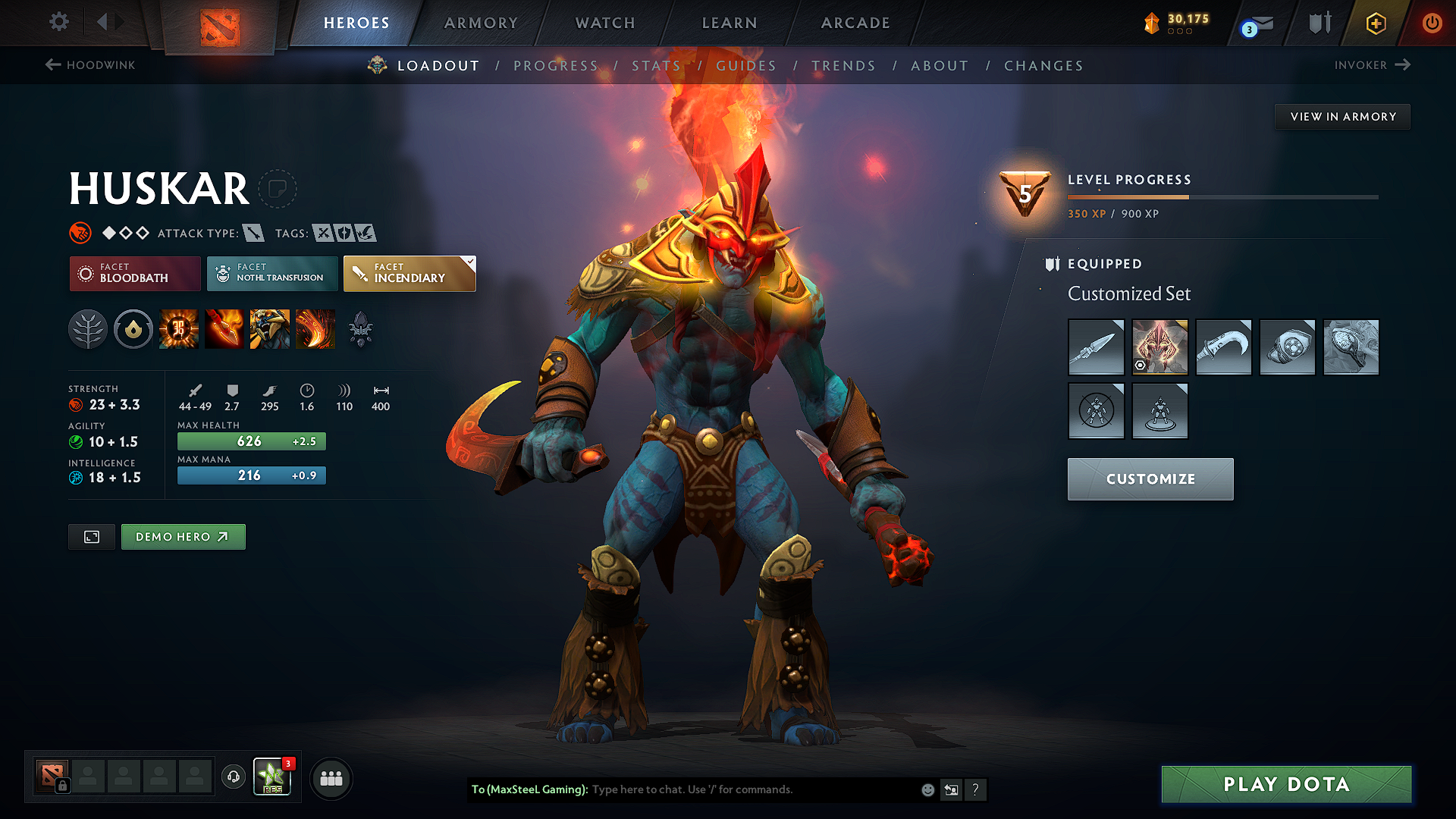Switch to the ARMORY tab
This screenshot has height=819, width=1456.
pyautogui.click(x=481, y=23)
